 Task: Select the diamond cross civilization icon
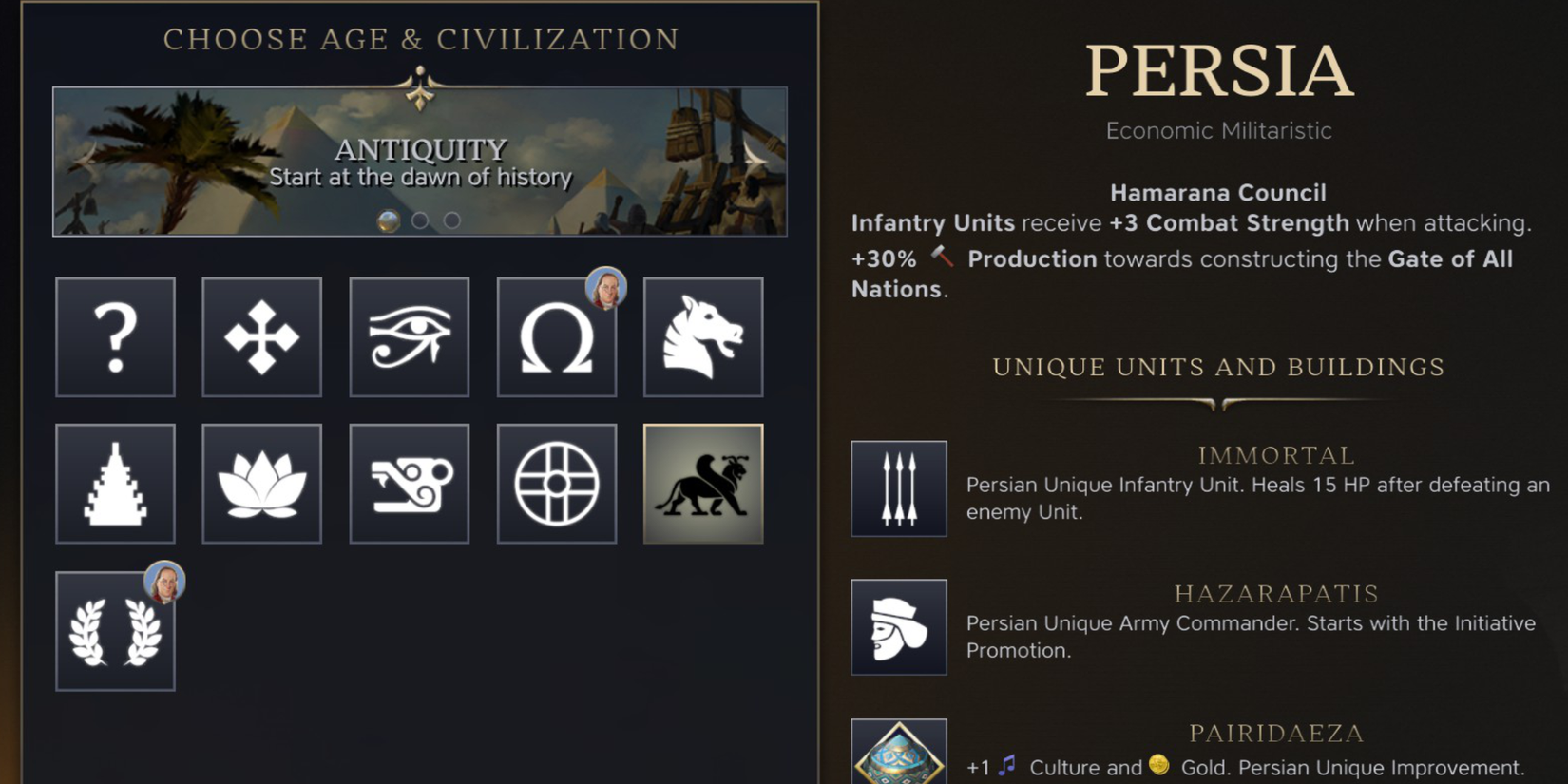coord(262,337)
